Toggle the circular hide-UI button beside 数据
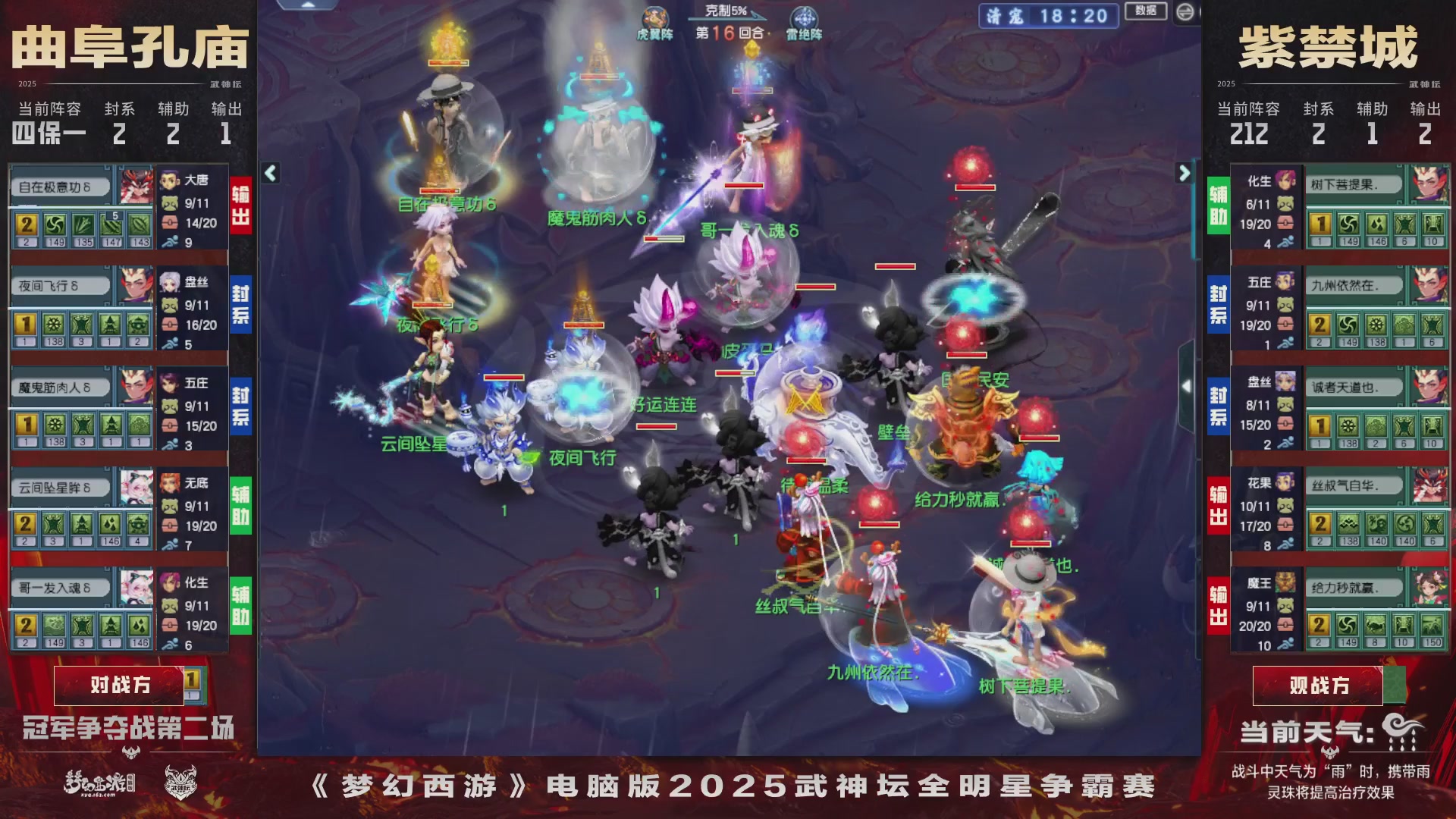 click(1184, 11)
